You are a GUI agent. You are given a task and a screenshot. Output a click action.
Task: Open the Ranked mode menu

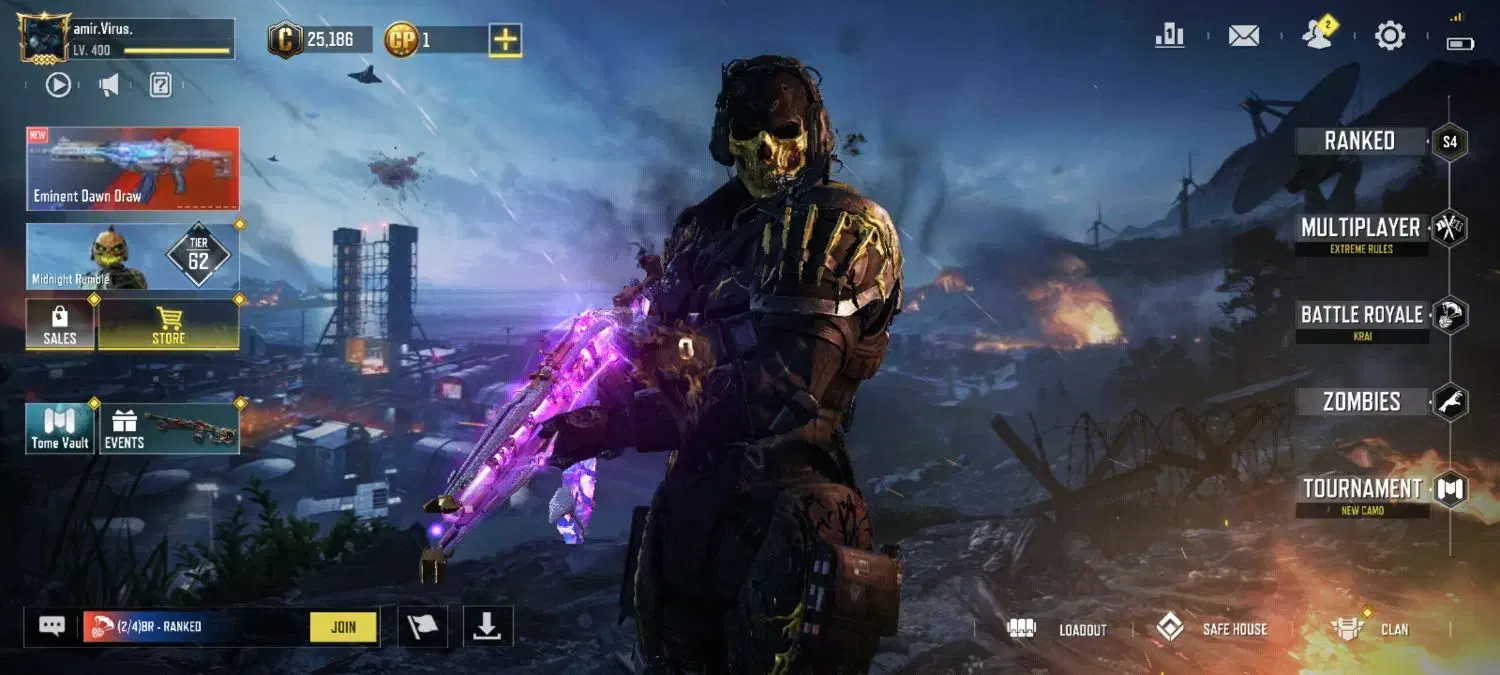point(1360,141)
